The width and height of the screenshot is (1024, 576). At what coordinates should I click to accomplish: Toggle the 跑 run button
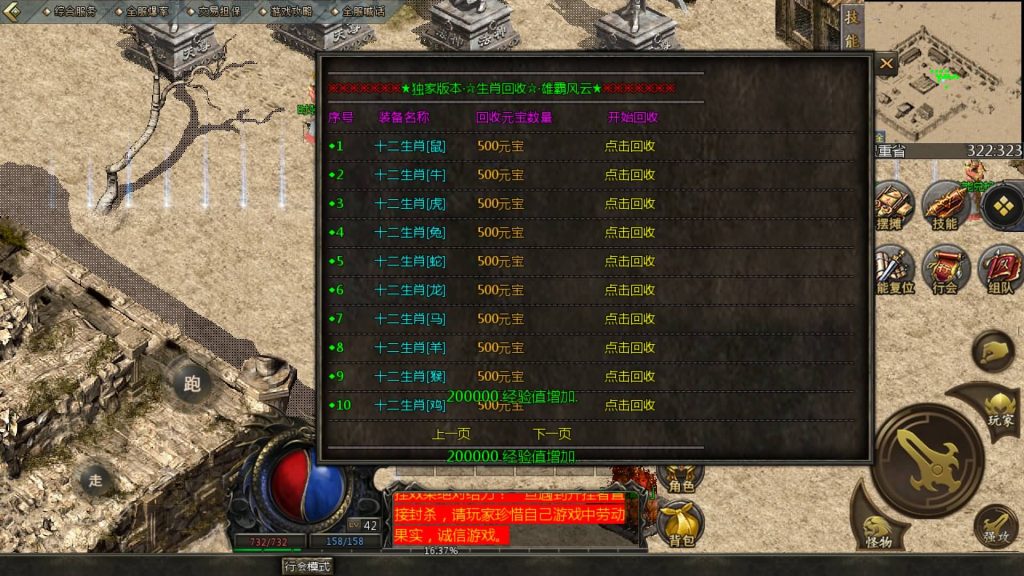pyautogui.click(x=192, y=382)
